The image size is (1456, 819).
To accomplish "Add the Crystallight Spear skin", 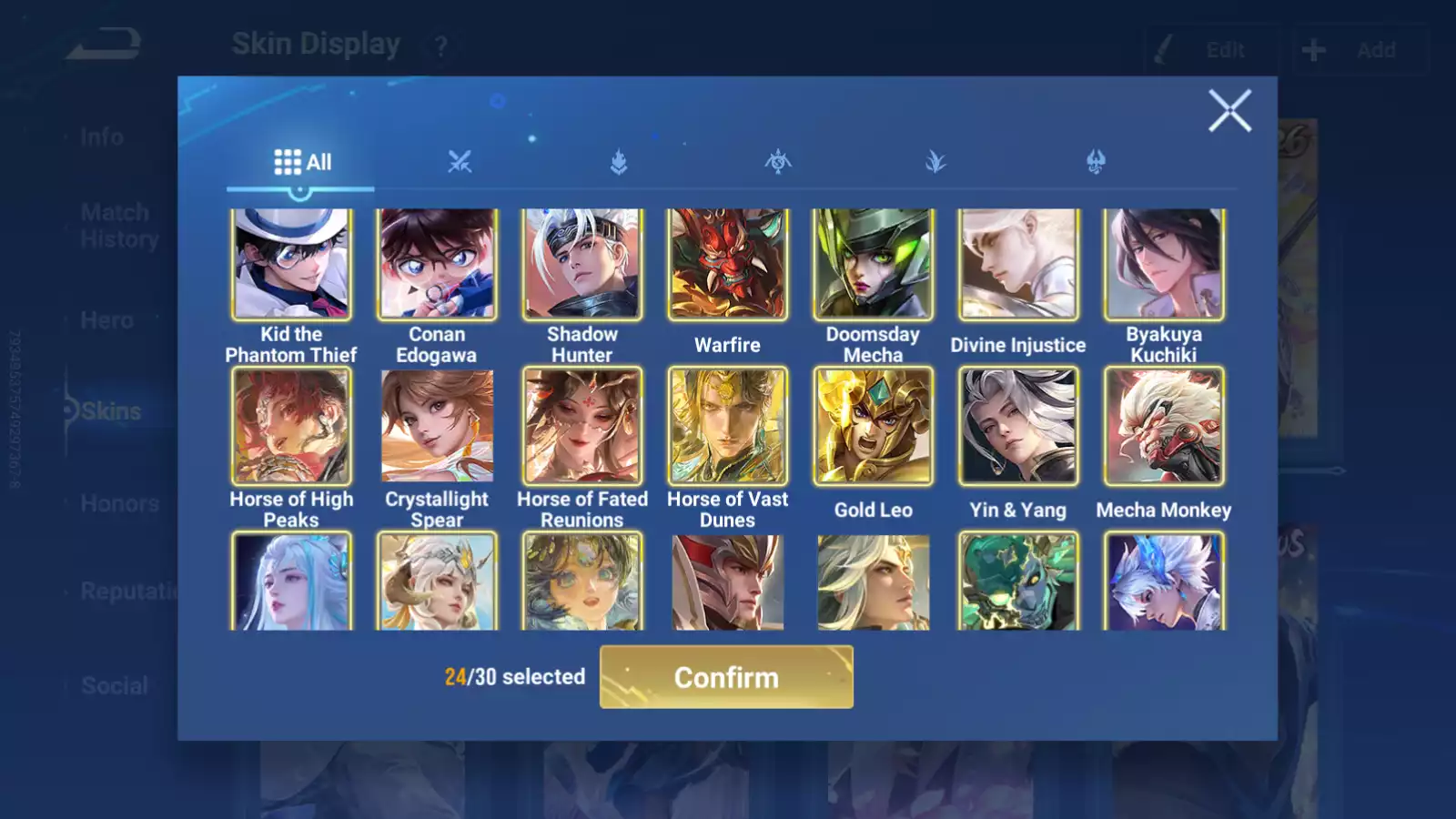I will 437,426.
